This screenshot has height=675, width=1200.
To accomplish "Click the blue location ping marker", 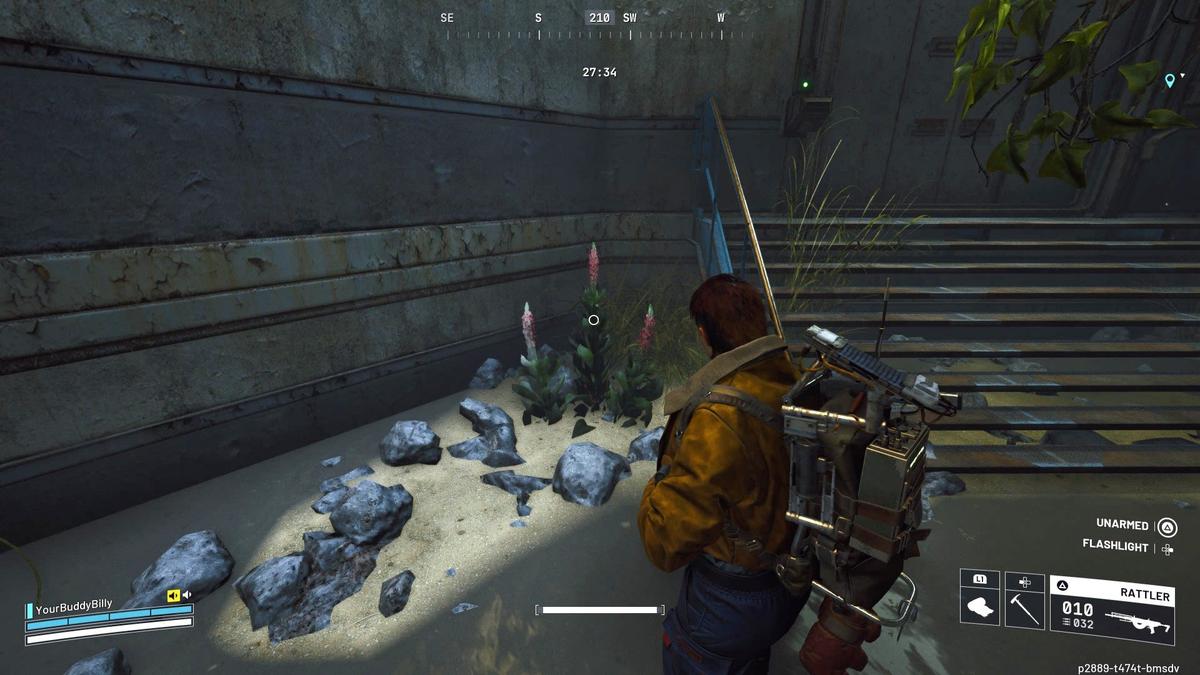I will pos(1169,81).
